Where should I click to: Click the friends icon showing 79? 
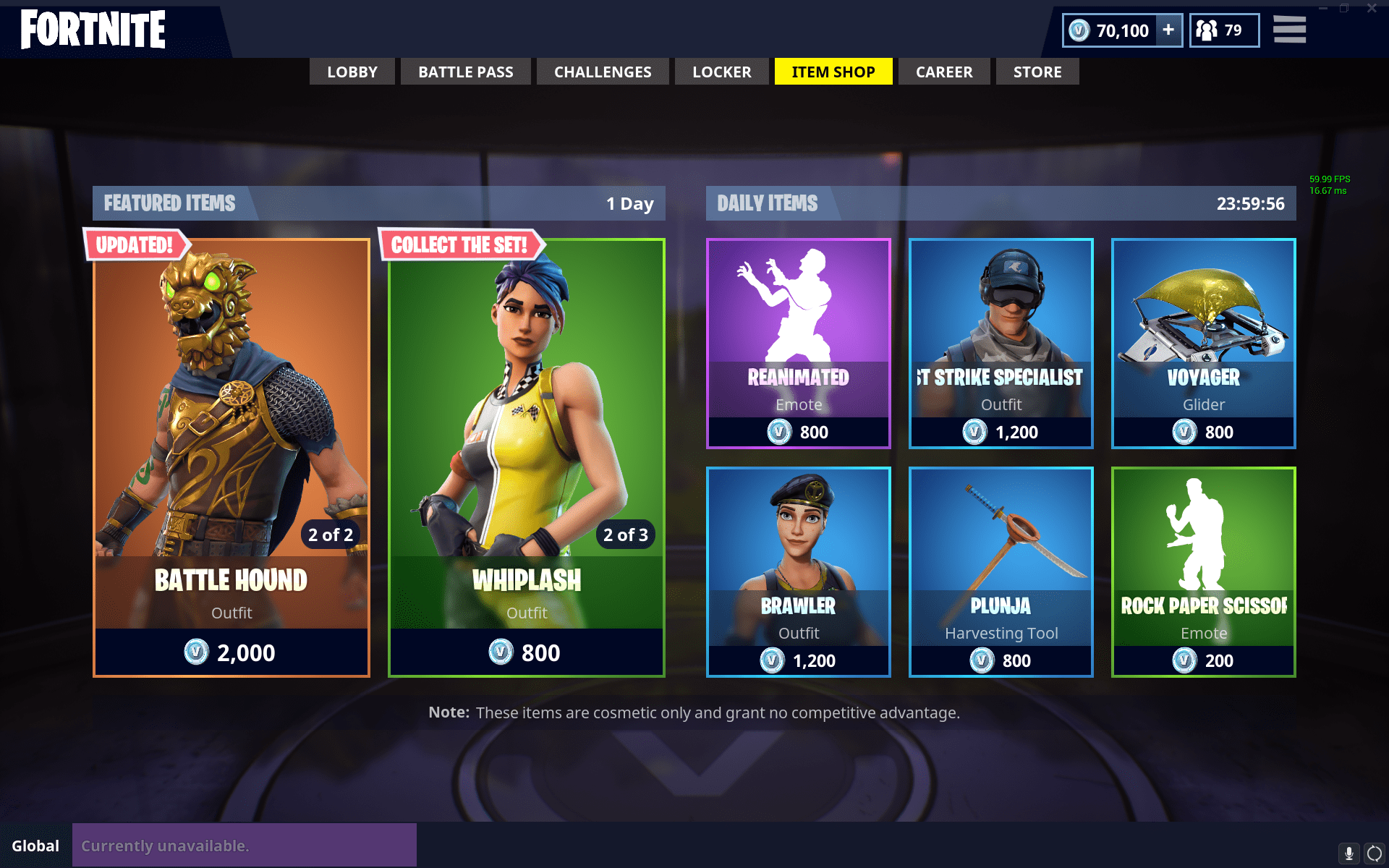[1207, 30]
